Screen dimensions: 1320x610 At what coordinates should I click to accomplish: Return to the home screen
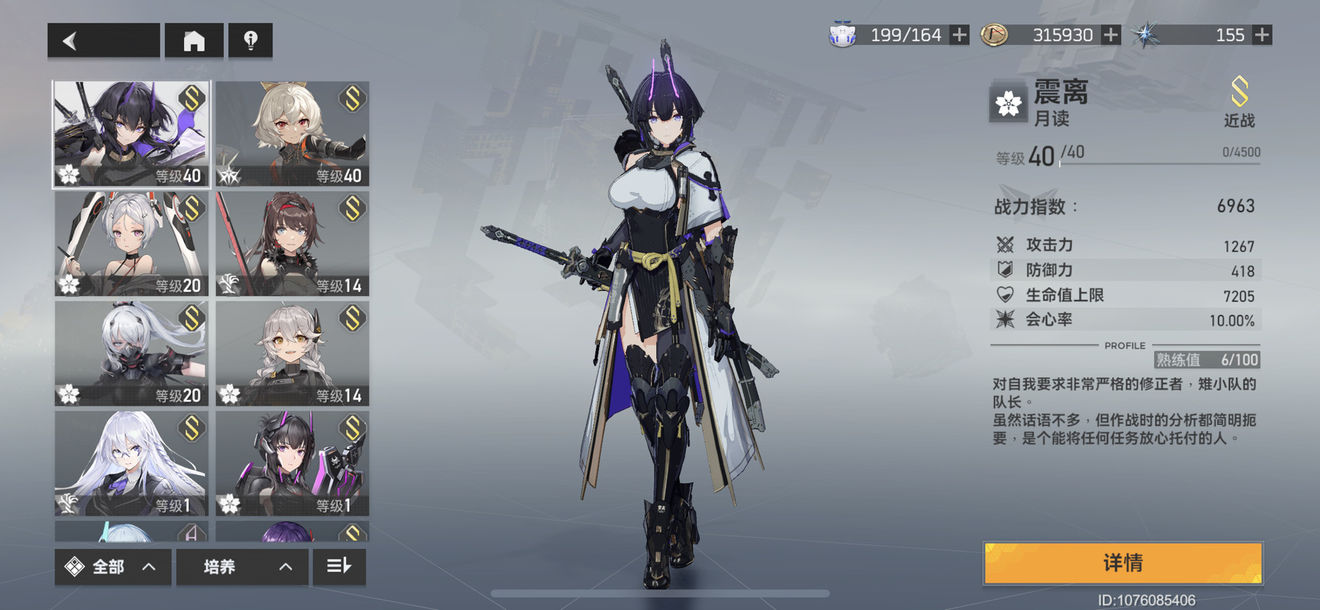(x=194, y=40)
